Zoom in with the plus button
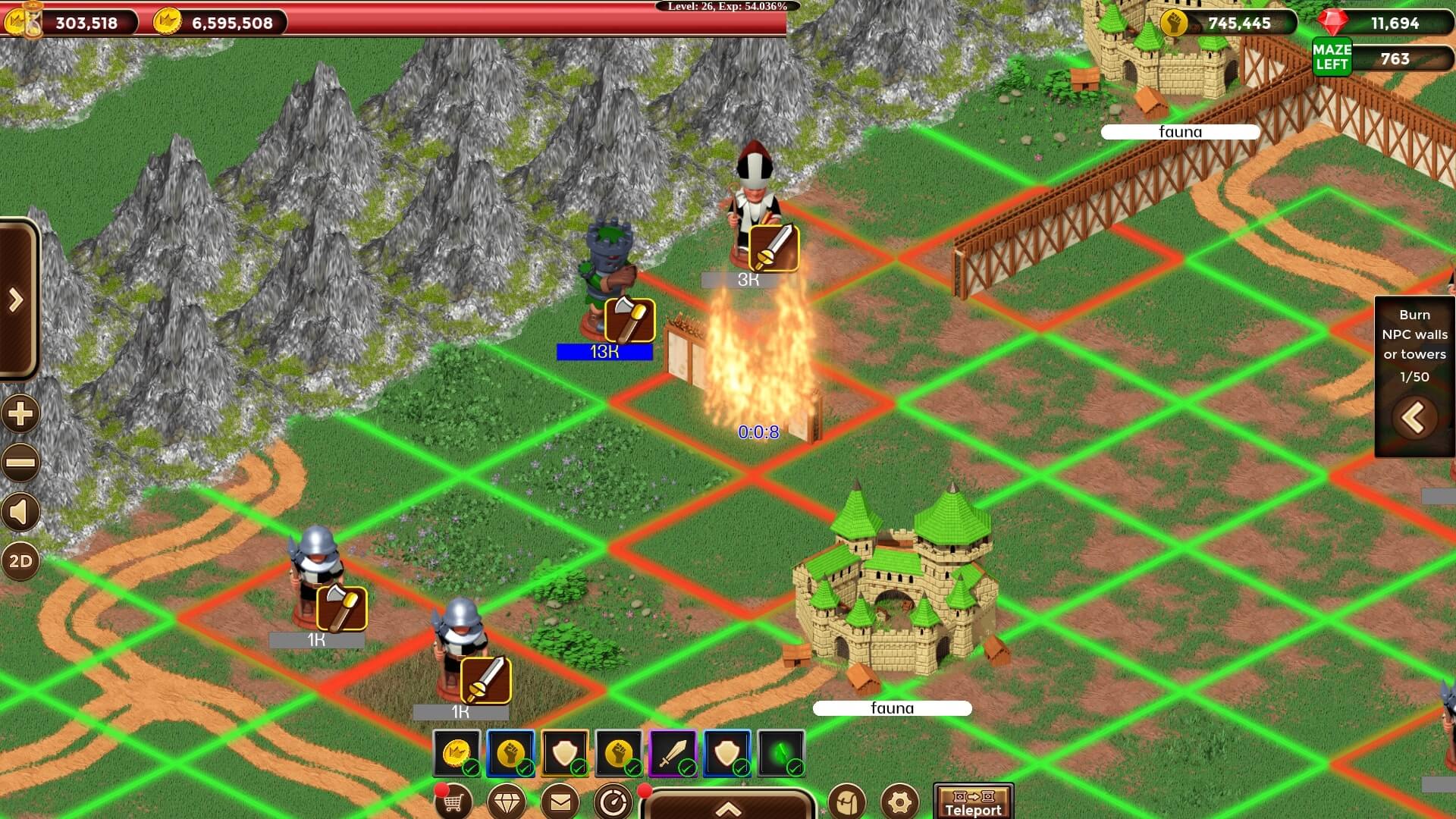The height and width of the screenshot is (819, 1456). pyautogui.click(x=20, y=414)
